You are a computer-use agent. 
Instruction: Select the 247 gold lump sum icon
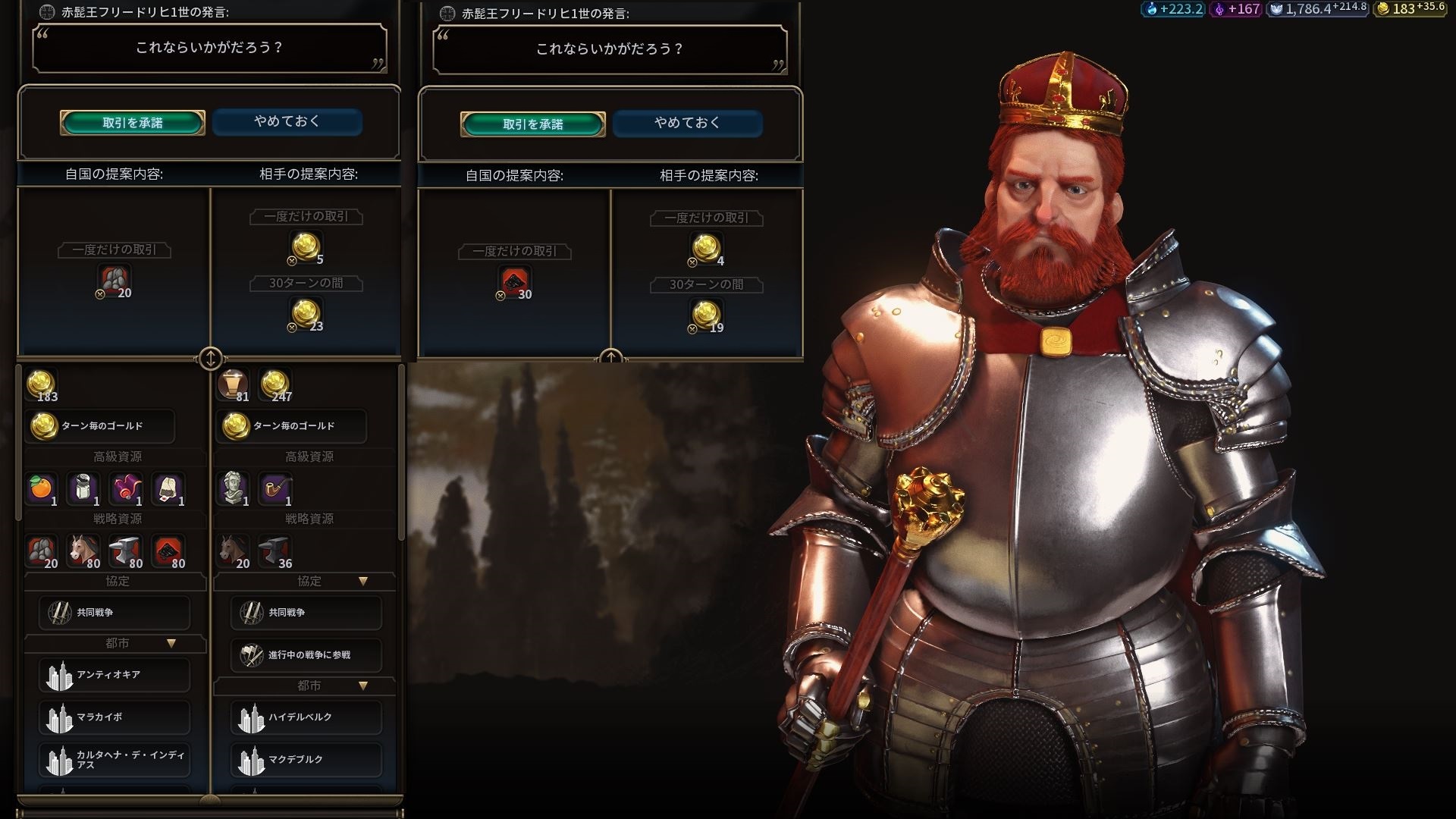click(x=275, y=384)
